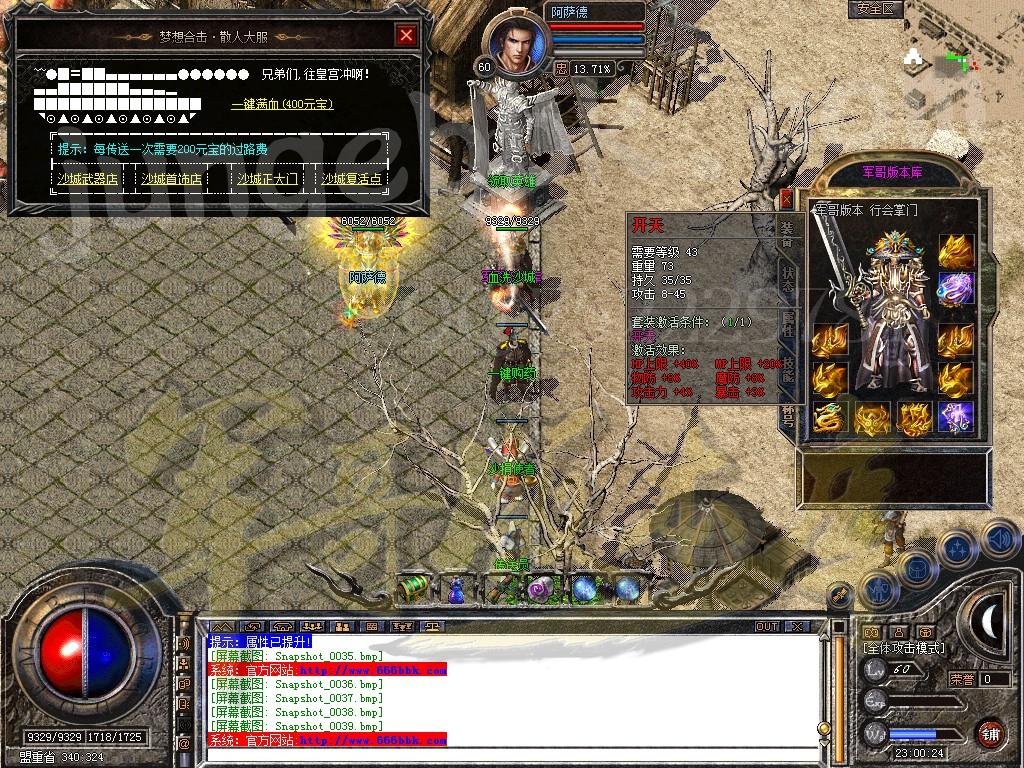Show the 技能 skills tab
The height and width of the screenshot is (768, 1024).
click(788, 368)
